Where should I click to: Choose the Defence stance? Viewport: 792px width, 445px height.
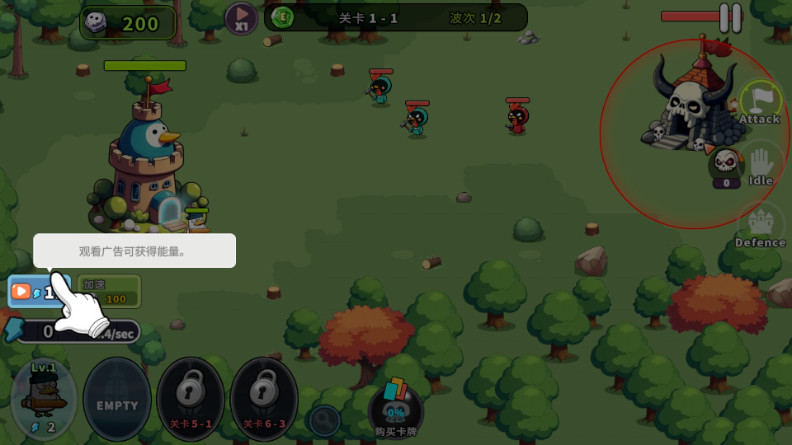[761, 227]
